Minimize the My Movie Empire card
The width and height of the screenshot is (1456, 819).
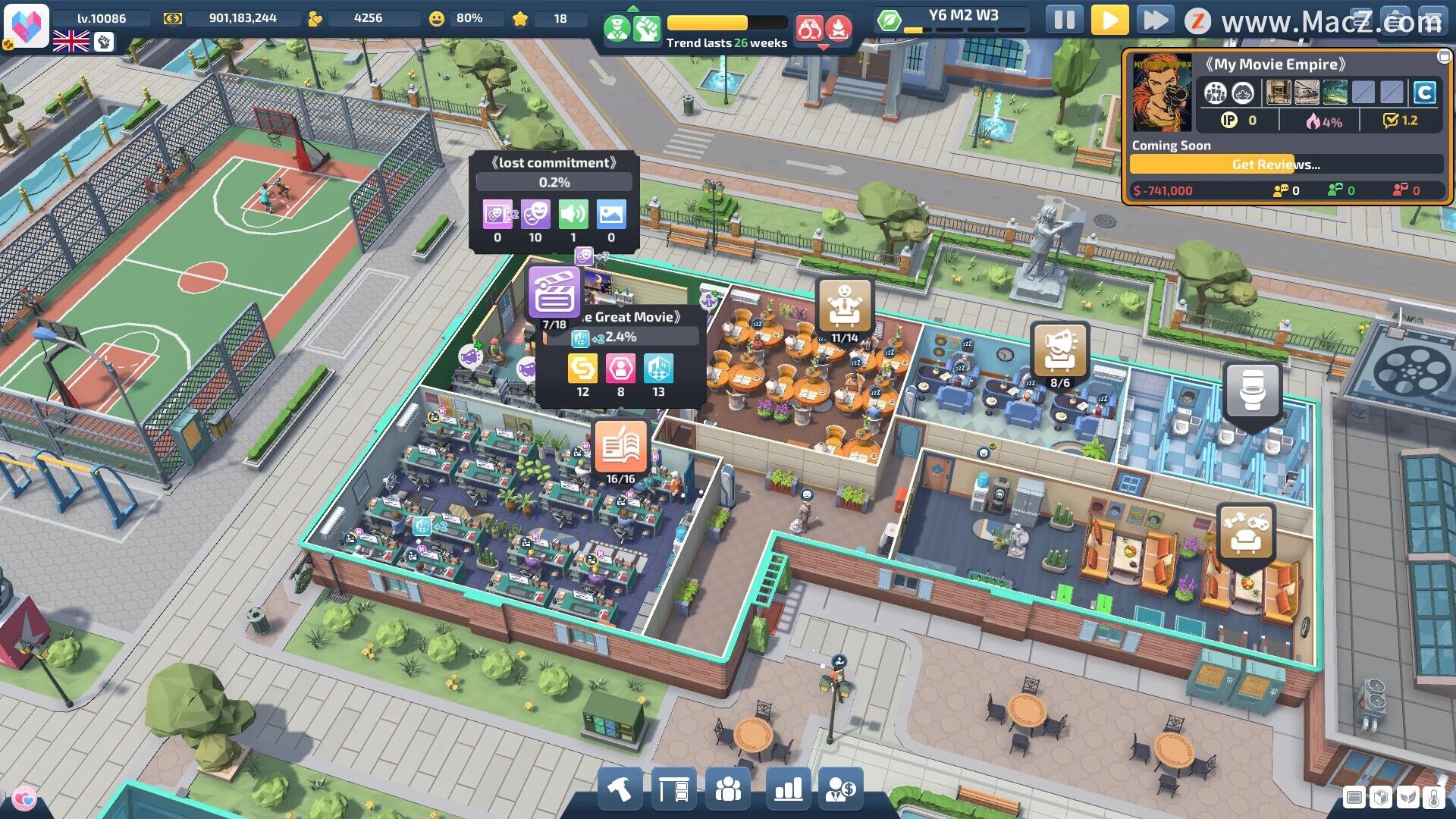[x=1443, y=57]
